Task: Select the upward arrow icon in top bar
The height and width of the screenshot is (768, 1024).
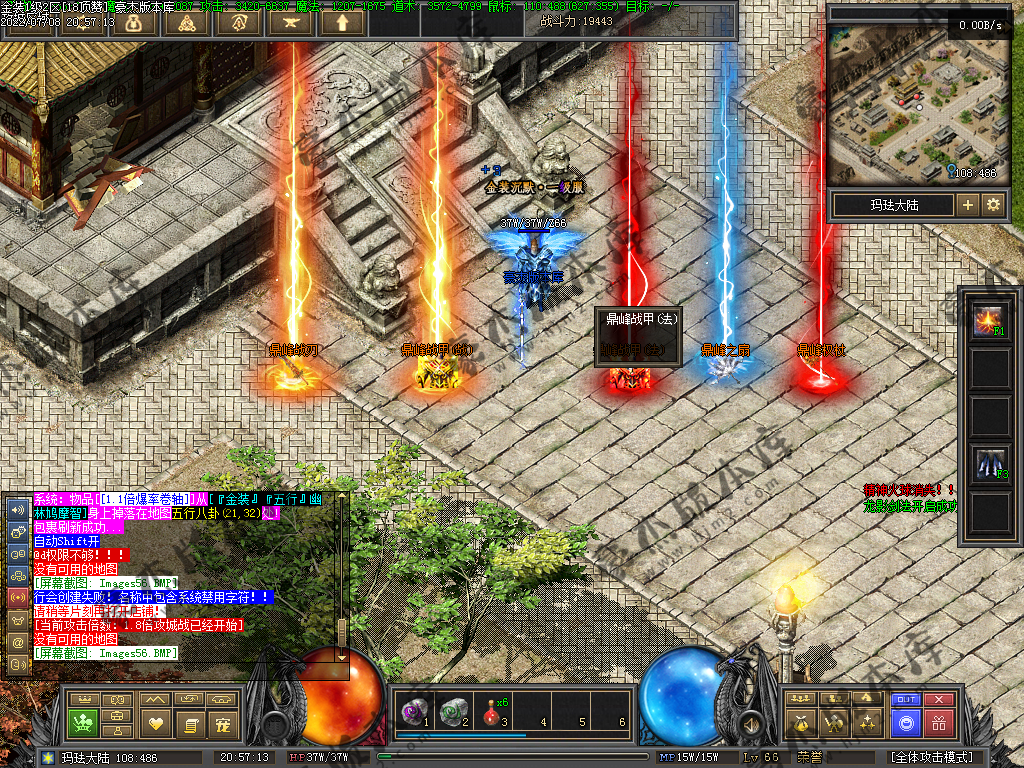Action: (x=343, y=23)
